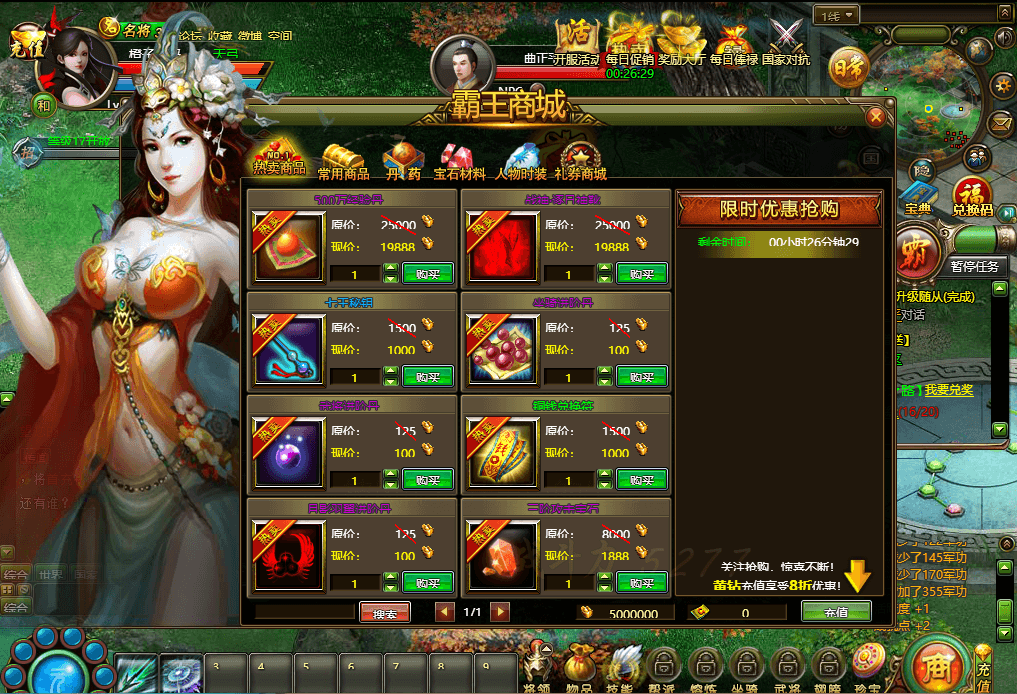The height and width of the screenshot is (694, 1017).
Task: Click the 充值 recharge button in shop
Action: tap(835, 611)
